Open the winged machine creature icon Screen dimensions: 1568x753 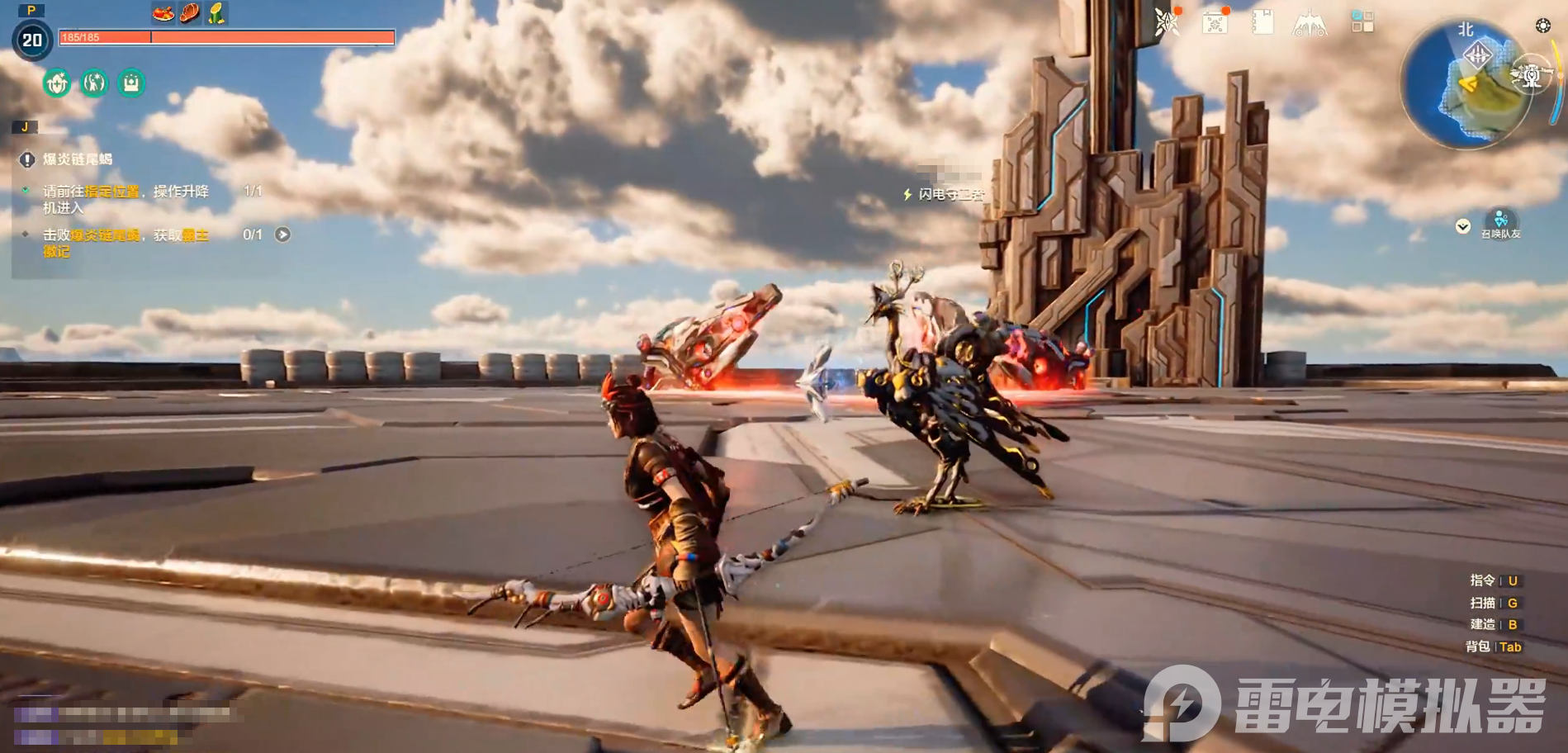pos(1310,24)
